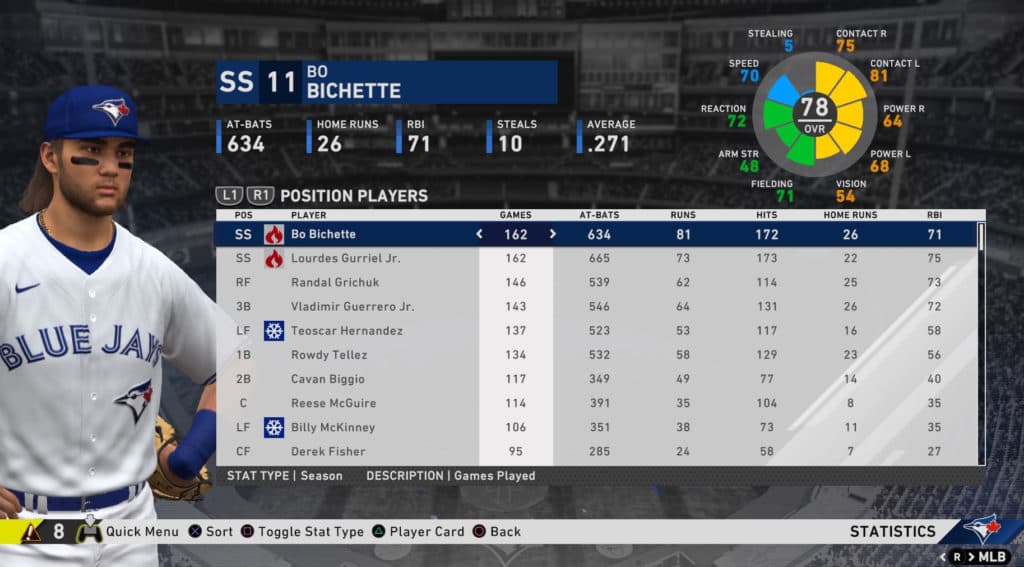This screenshot has height=567, width=1024.
Task: Sort by the Games column header
Action: (515, 215)
